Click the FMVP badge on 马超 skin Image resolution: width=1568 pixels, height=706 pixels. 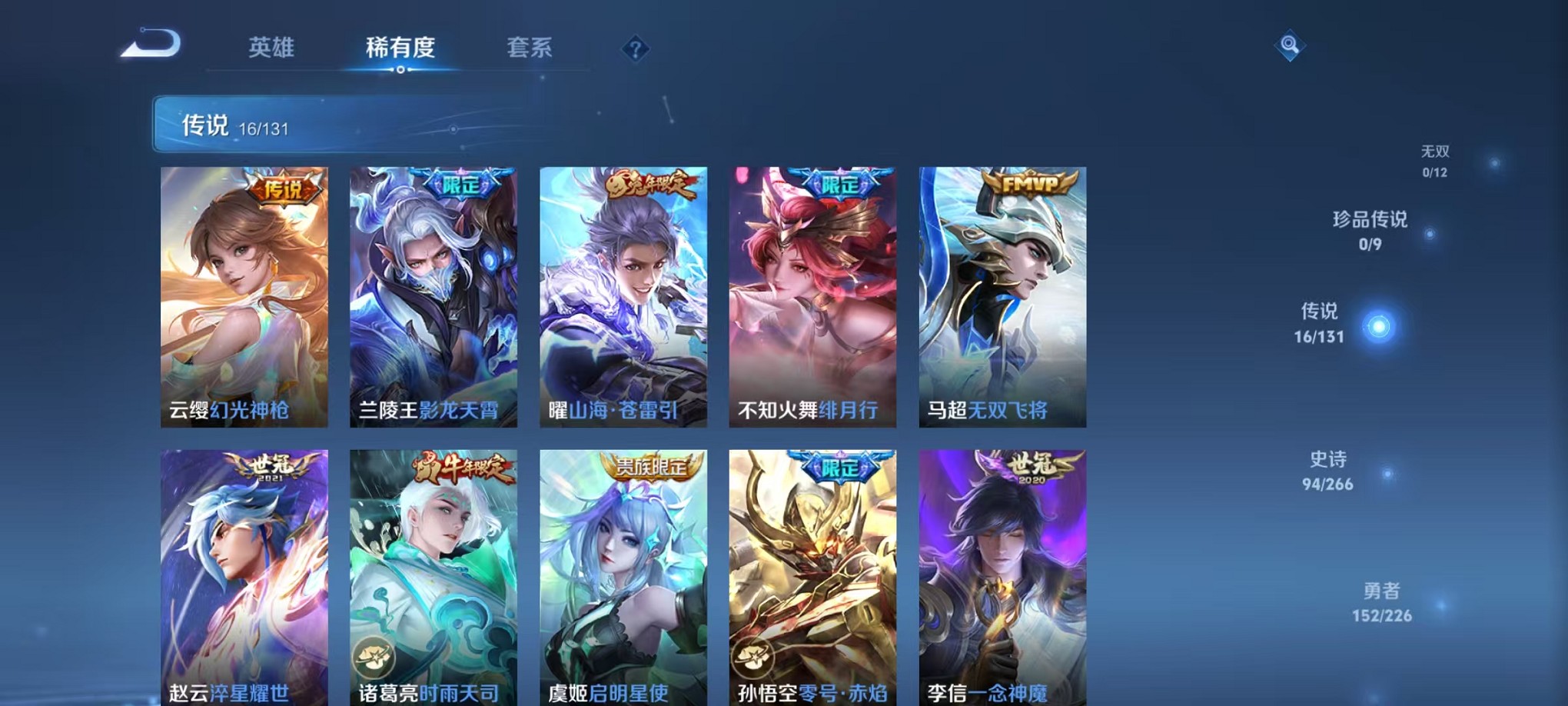(x=1030, y=184)
